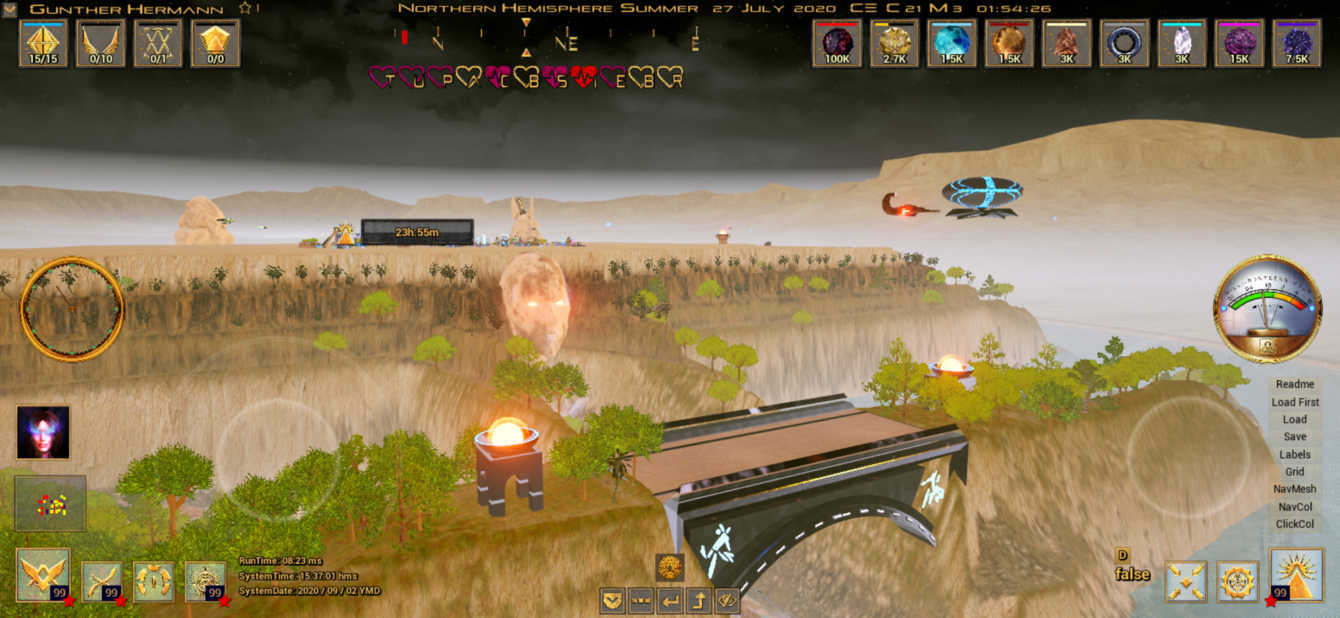Viewport: 1340px width, 618px height.
Task: Toggle the NavCol option
Action: 1295,507
